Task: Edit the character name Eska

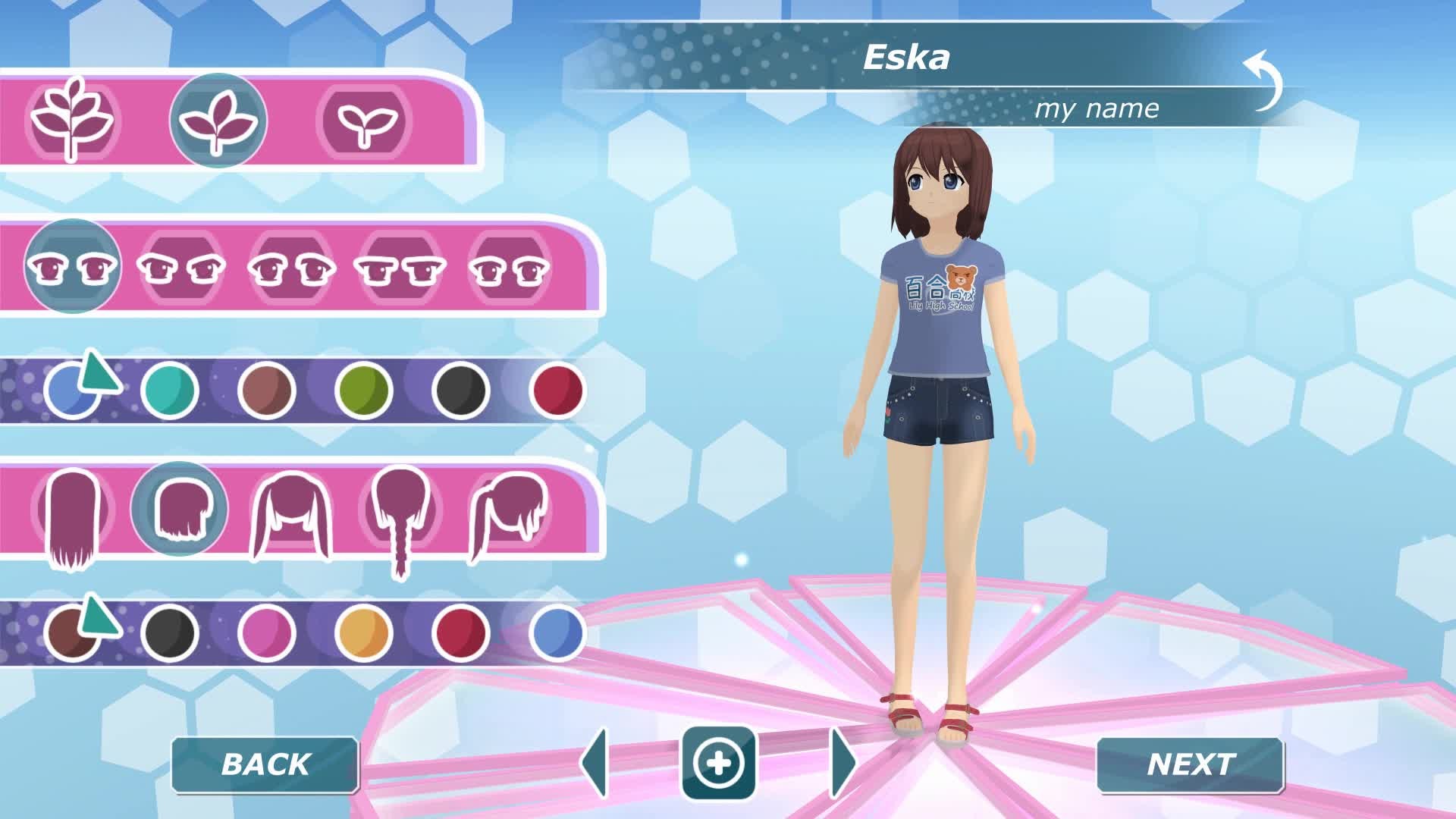Action: click(906, 58)
